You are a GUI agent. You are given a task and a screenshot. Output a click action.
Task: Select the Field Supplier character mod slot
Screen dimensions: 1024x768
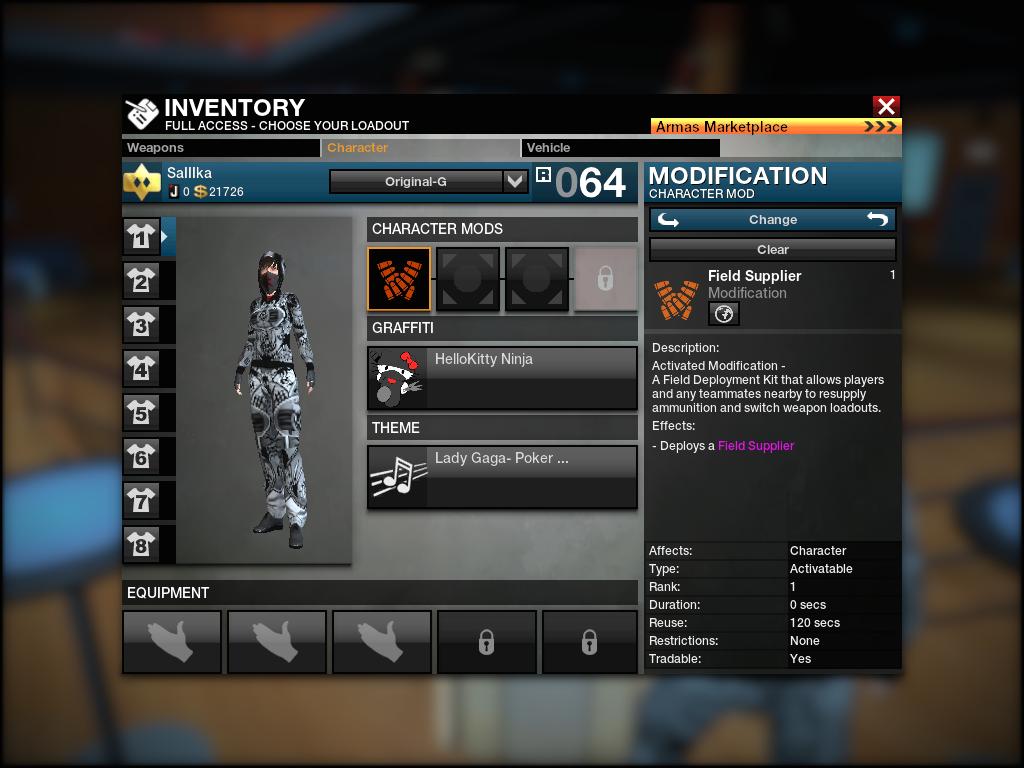[x=399, y=279]
